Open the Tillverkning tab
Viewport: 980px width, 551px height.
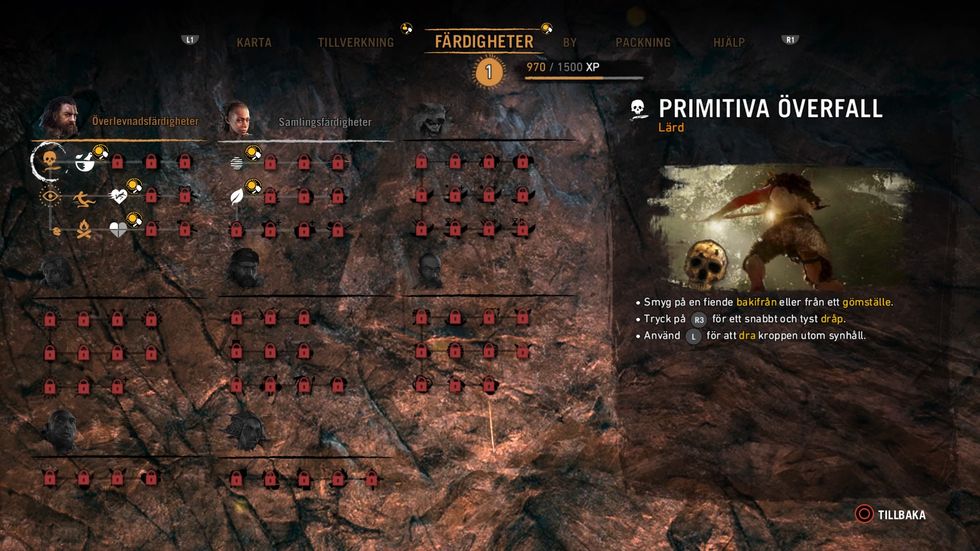[355, 43]
